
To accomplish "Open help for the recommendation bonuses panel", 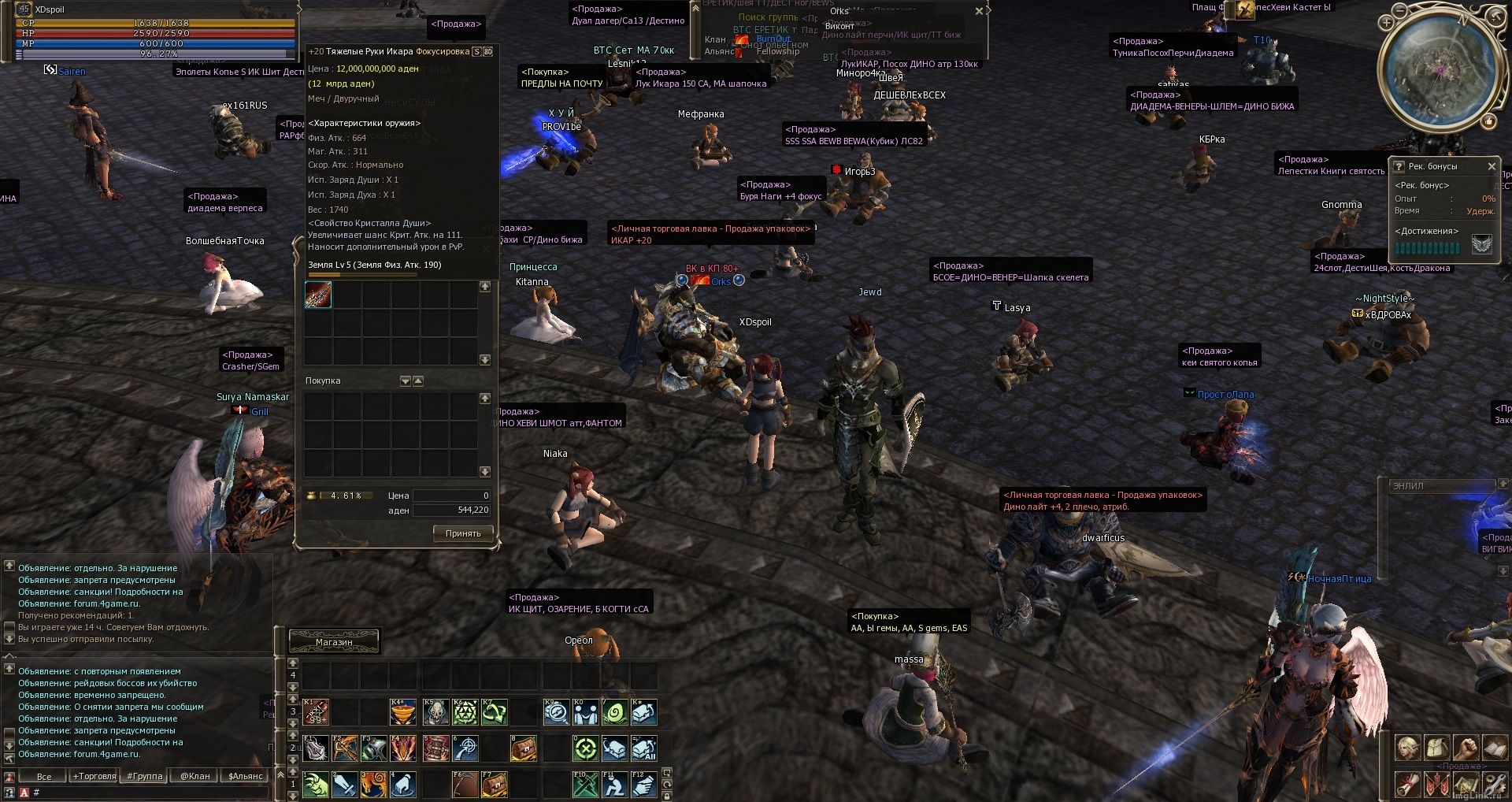I will pyautogui.click(x=1399, y=166).
